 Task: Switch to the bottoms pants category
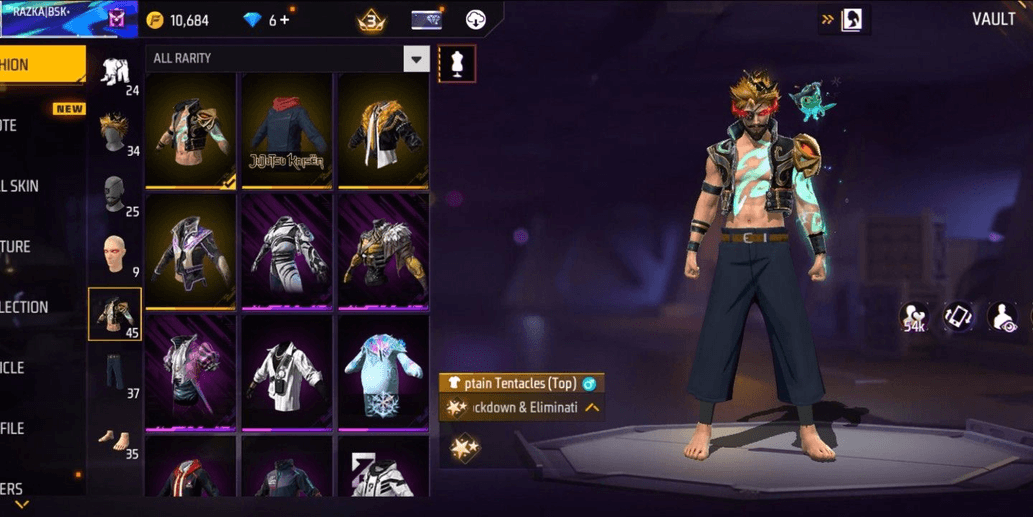coord(115,373)
